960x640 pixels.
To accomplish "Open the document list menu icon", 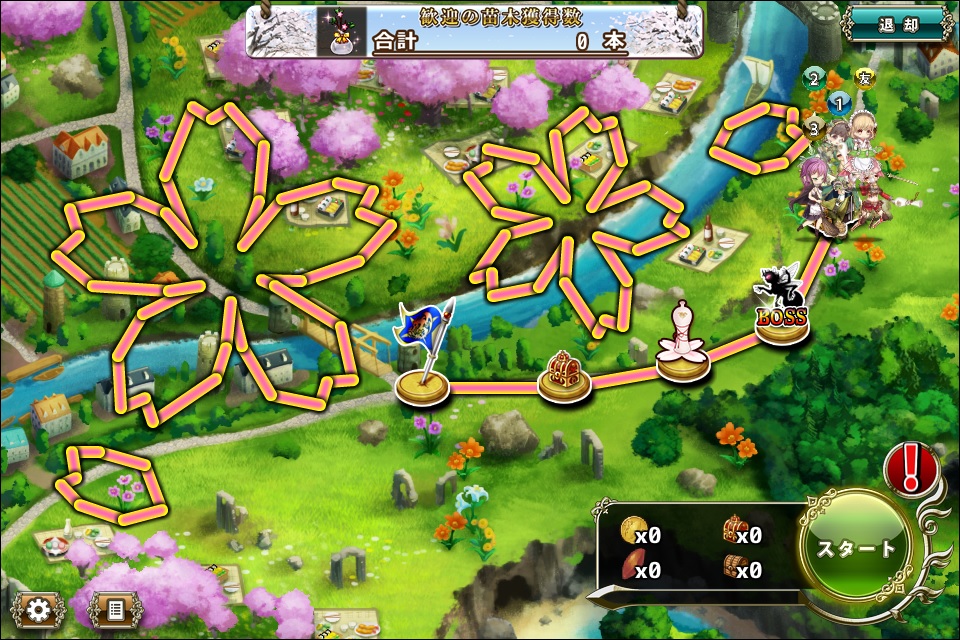I will point(114,608).
